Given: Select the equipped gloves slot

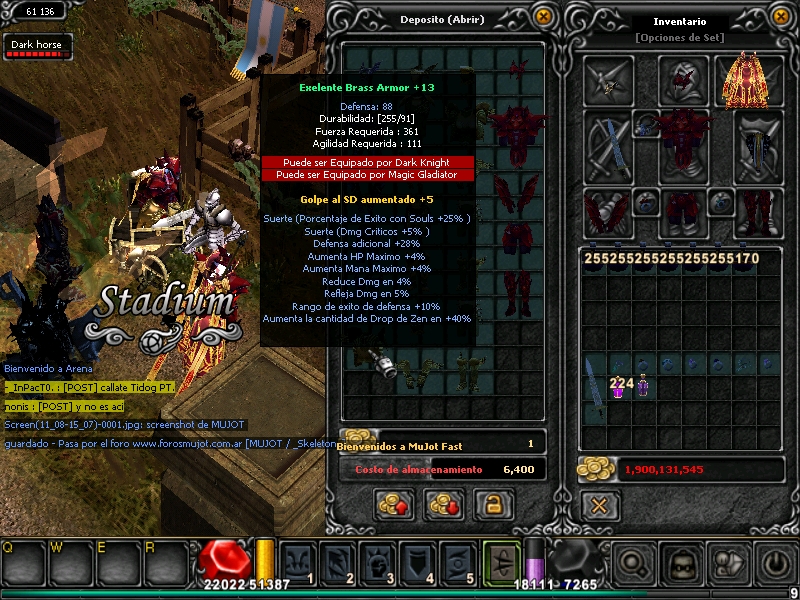Looking at the screenshot, I should (x=609, y=212).
